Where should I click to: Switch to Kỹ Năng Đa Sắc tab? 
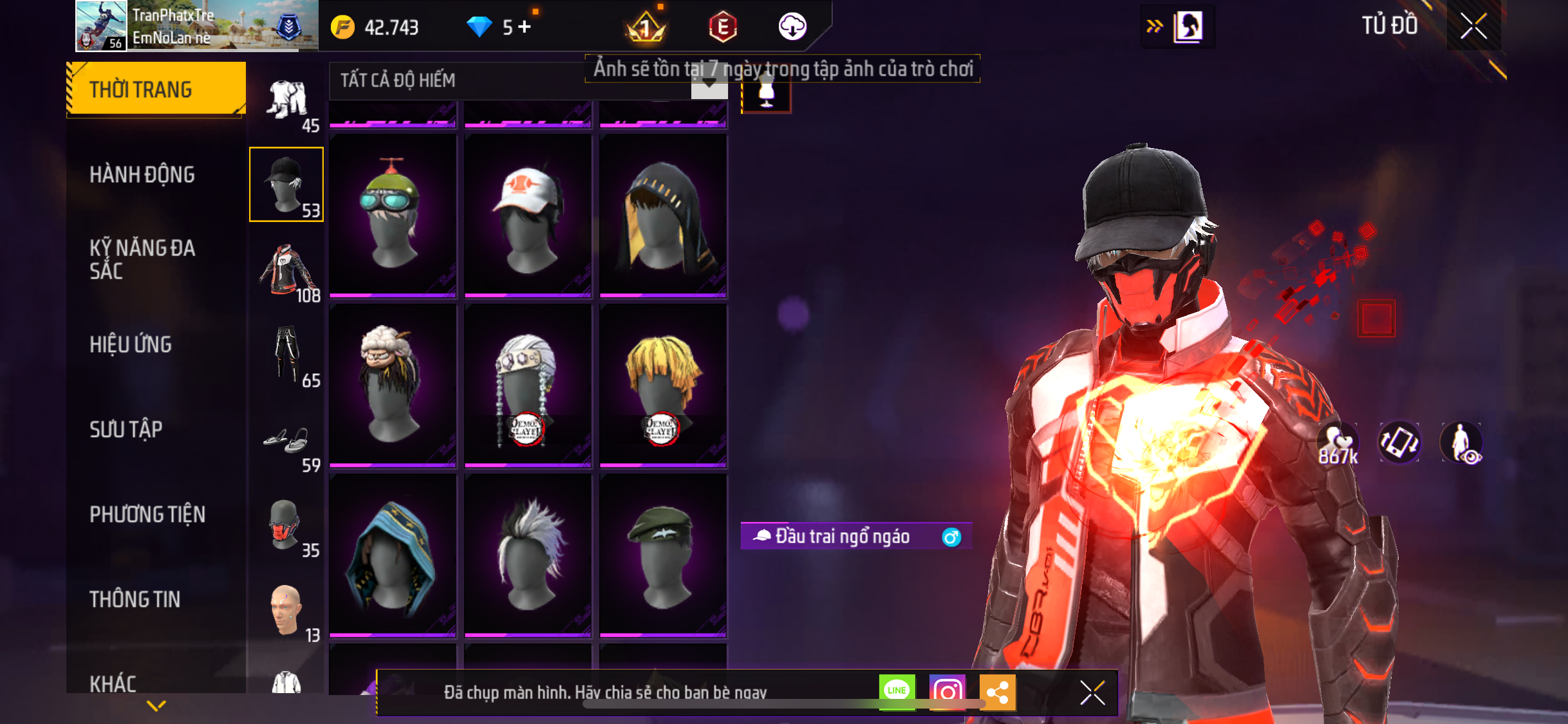point(142,259)
